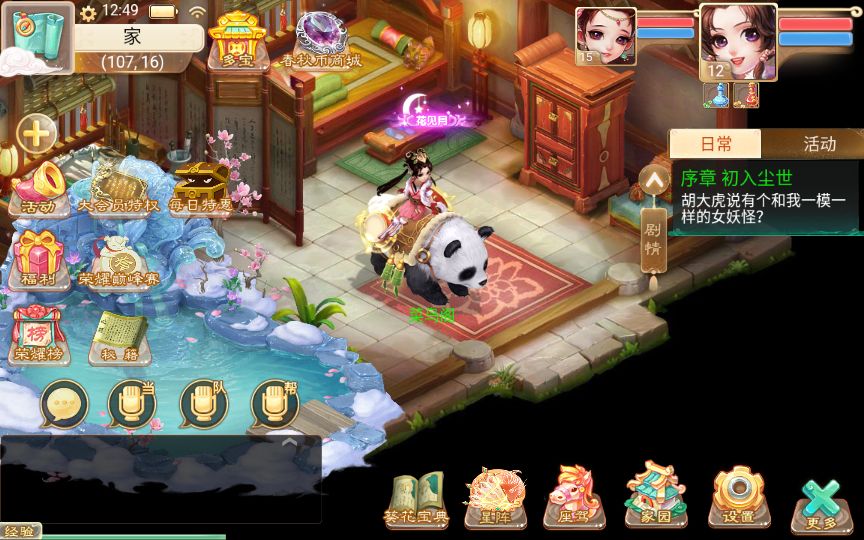Open the 春秋币商城 purple gem store
The height and width of the screenshot is (540, 864).
[320, 41]
